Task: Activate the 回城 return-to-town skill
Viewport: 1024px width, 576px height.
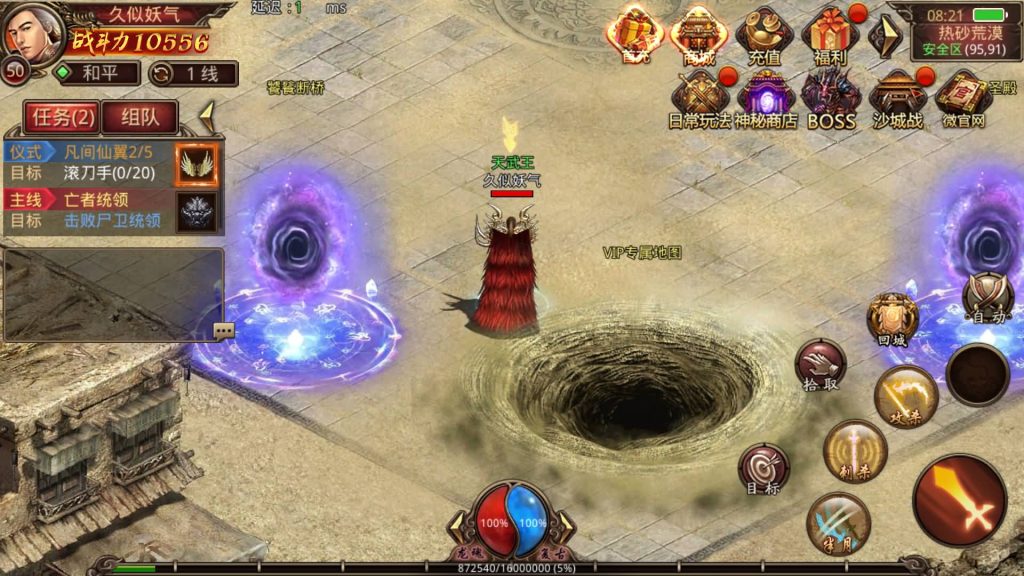Action: (892, 319)
